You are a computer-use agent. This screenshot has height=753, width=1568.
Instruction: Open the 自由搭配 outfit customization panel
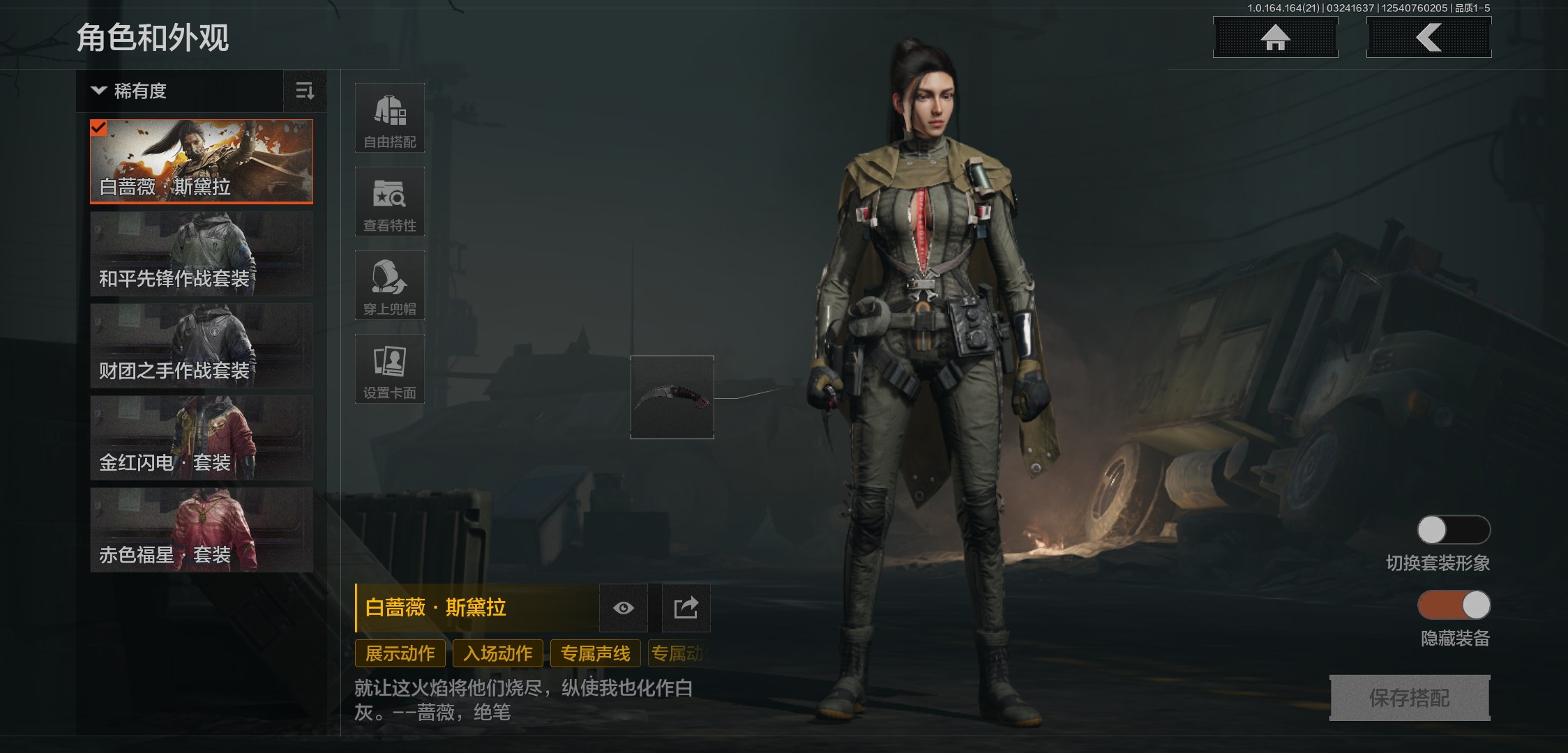point(390,117)
